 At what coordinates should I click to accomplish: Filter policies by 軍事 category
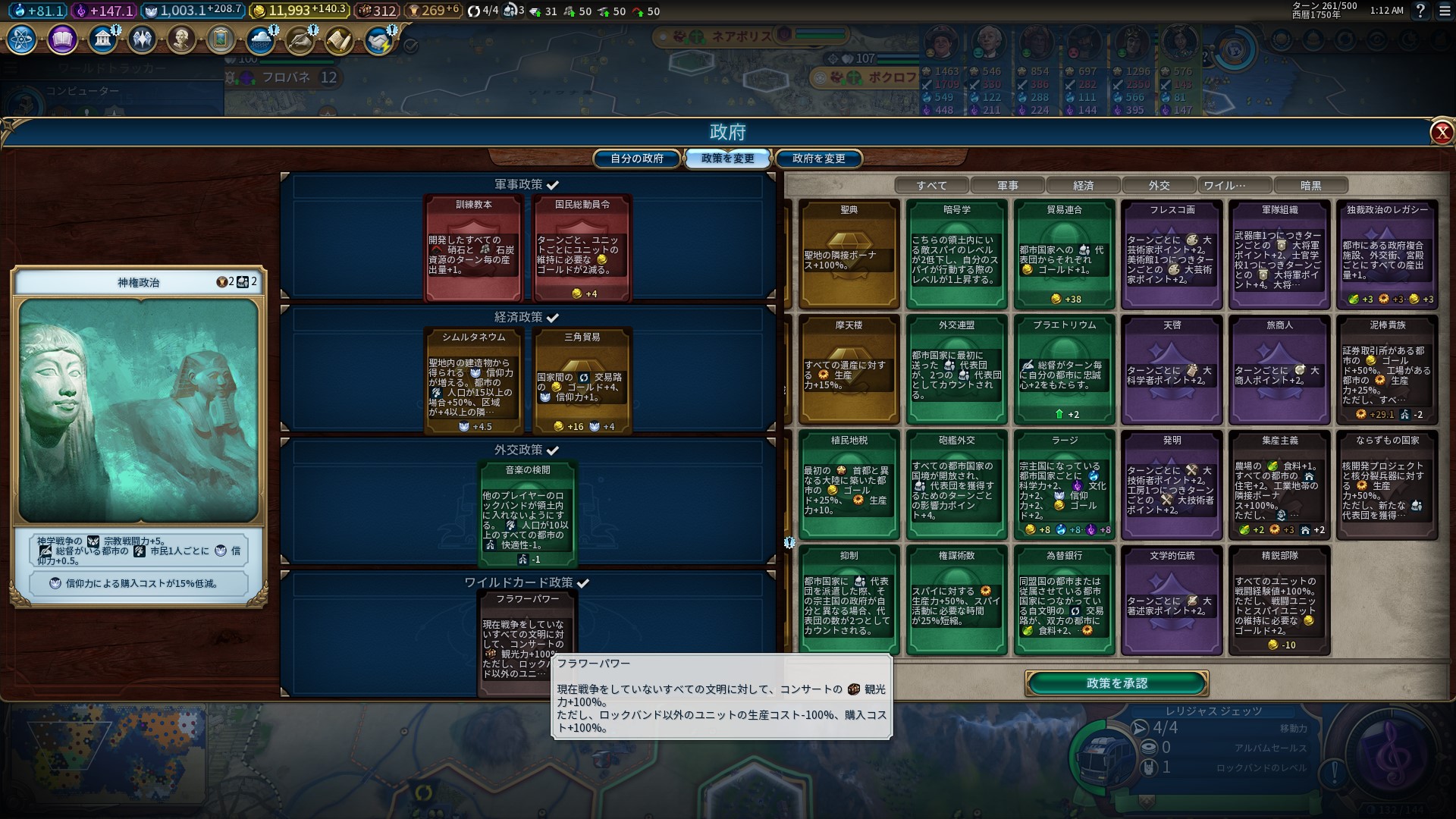pyautogui.click(x=1007, y=186)
